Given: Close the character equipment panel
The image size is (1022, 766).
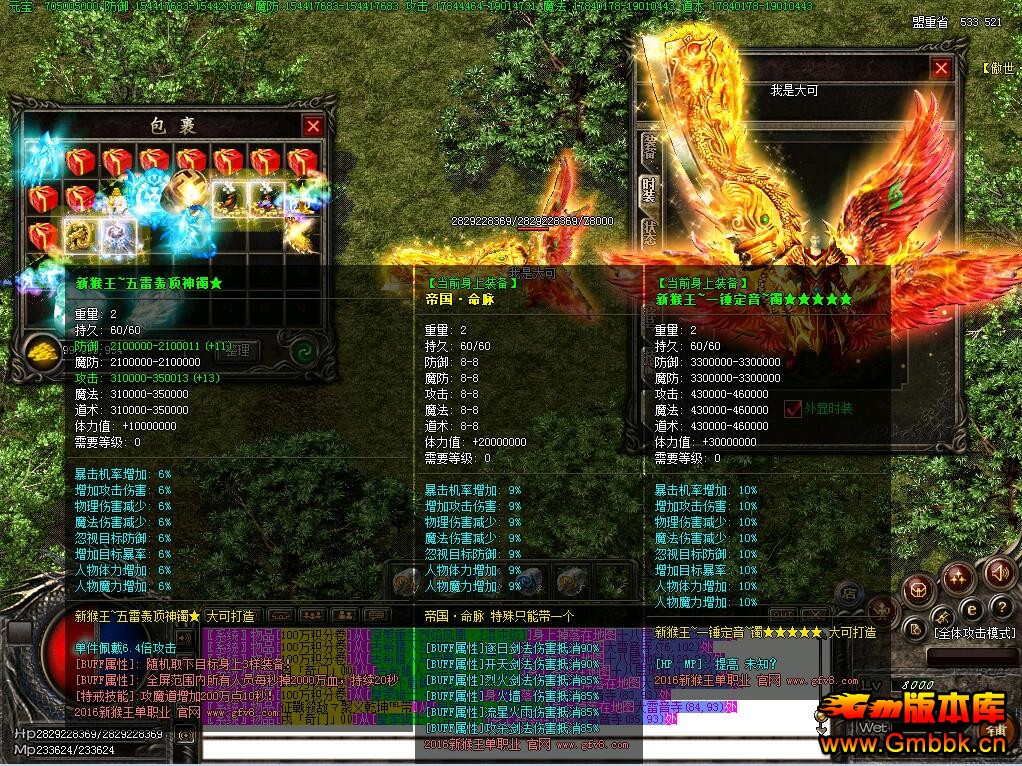Looking at the screenshot, I should (941, 68).
